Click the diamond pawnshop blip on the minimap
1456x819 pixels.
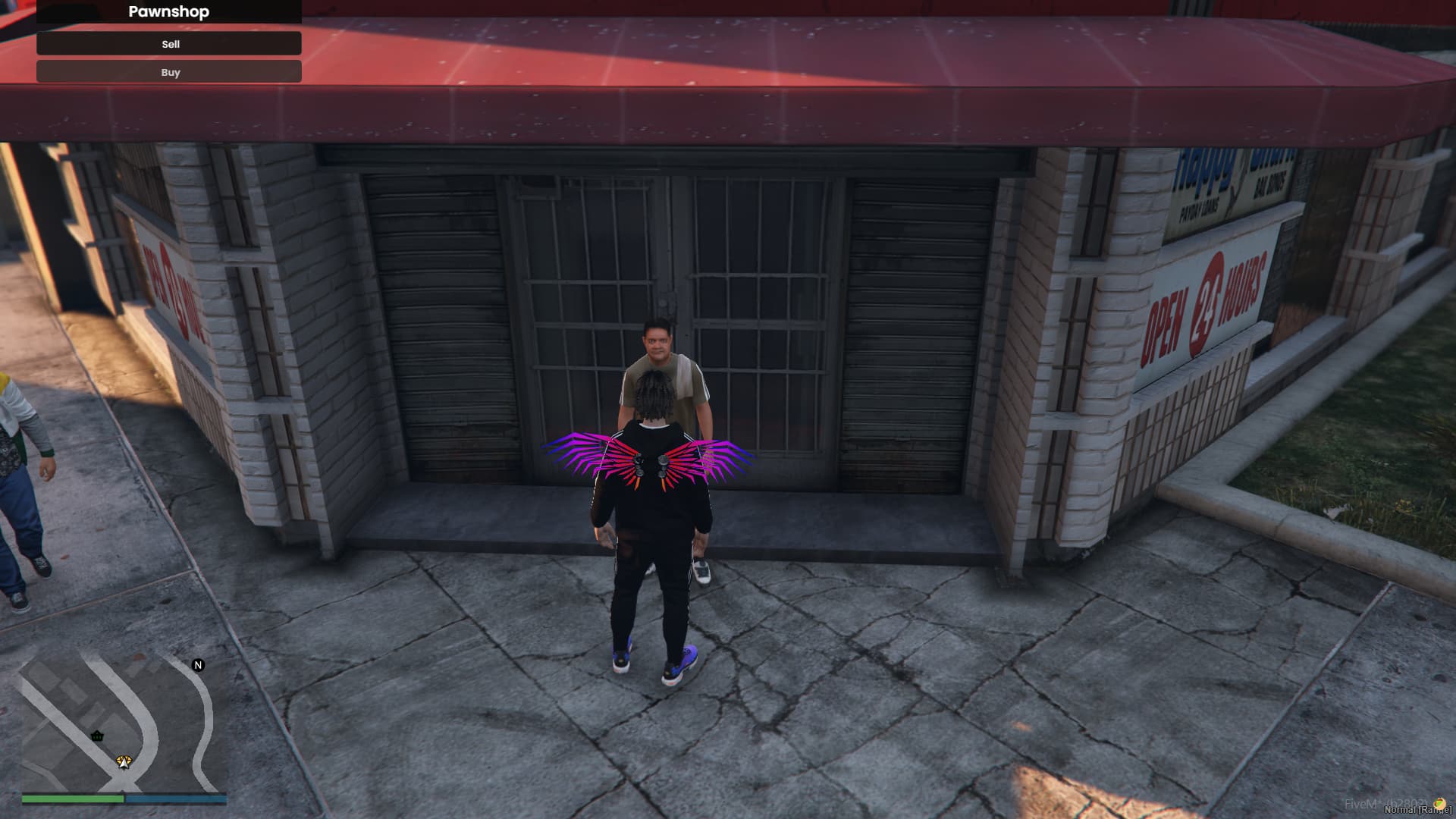tap(124, 759)
